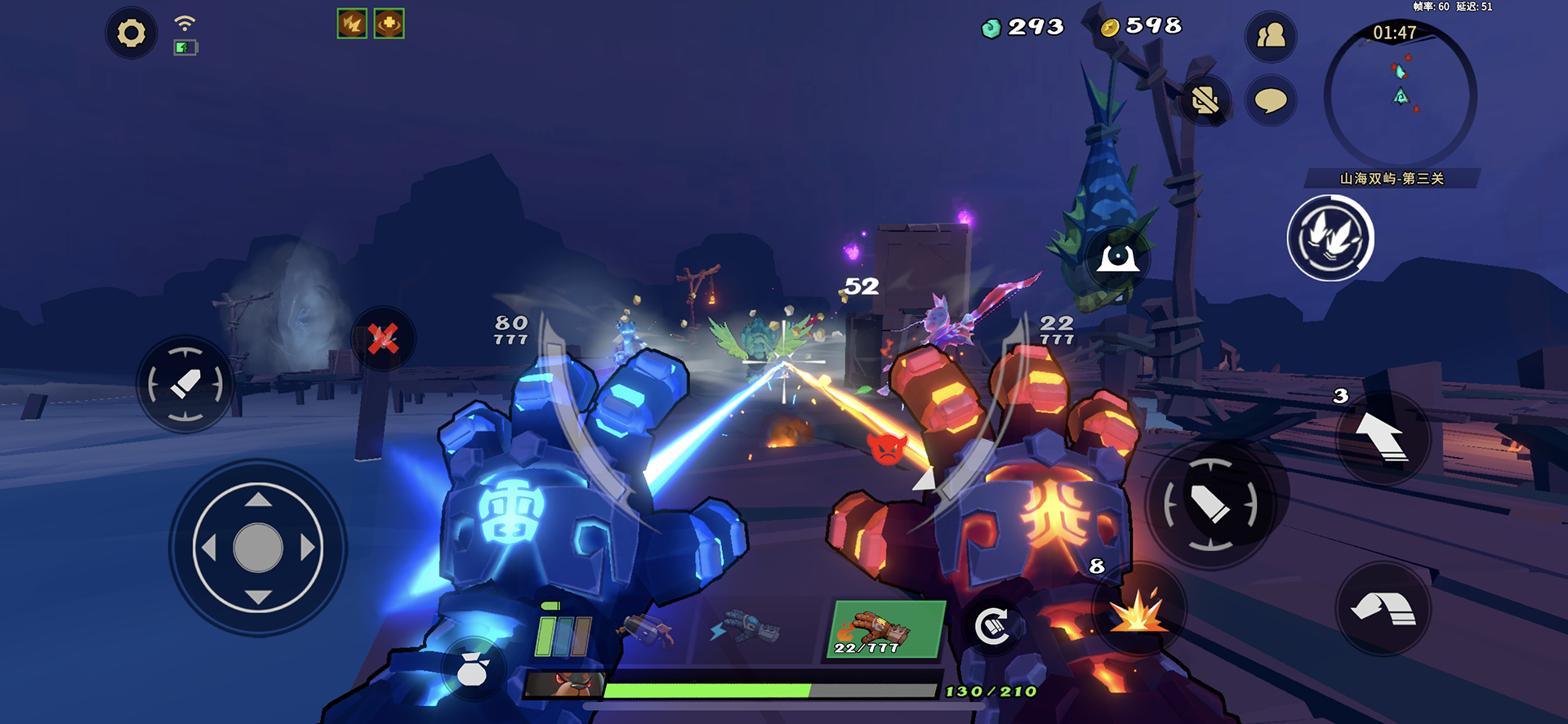Tap the movement joystick pad
1568x724 pixels.
coord(258,548)
